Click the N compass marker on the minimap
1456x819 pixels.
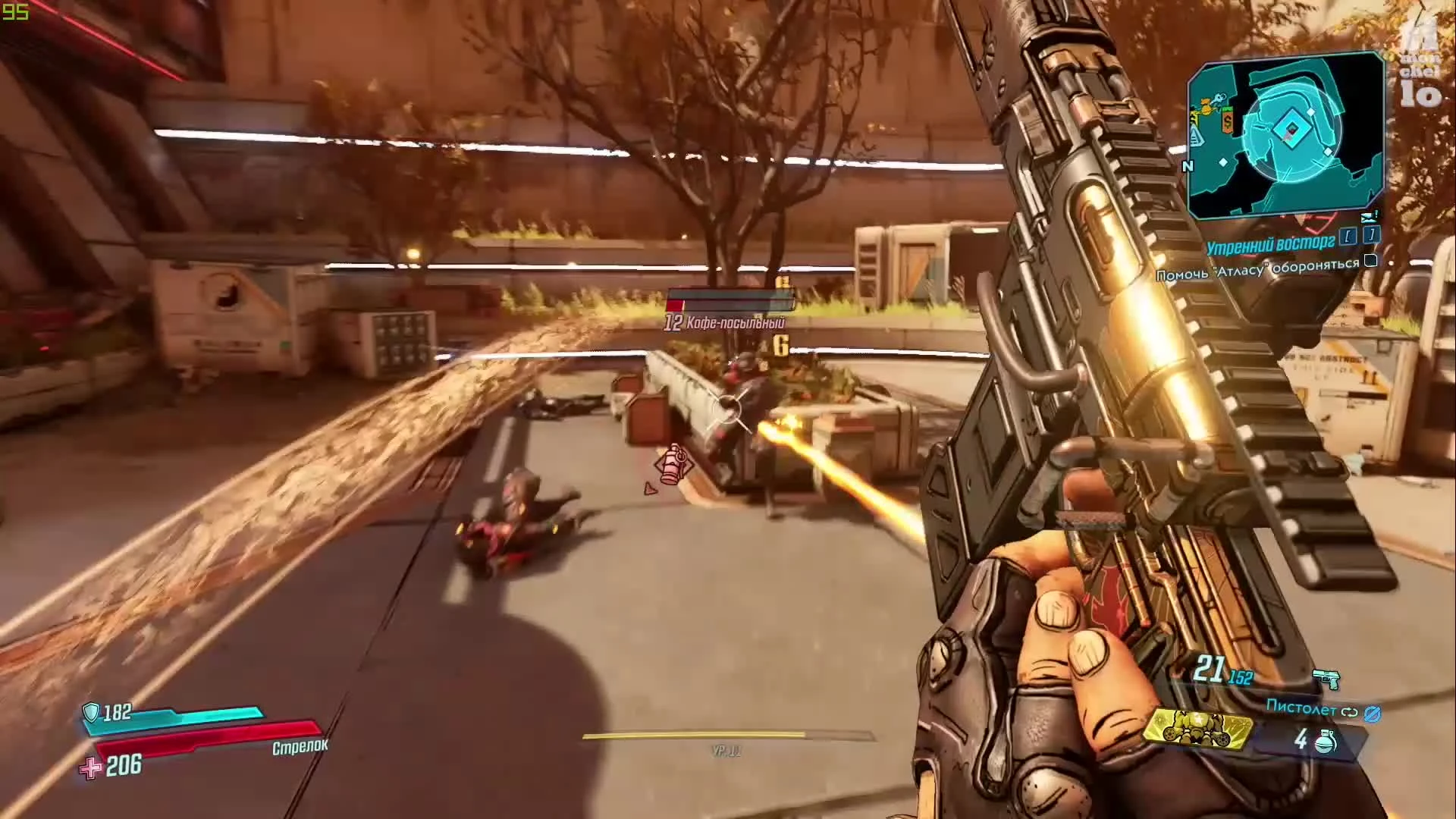(1188, 166)
